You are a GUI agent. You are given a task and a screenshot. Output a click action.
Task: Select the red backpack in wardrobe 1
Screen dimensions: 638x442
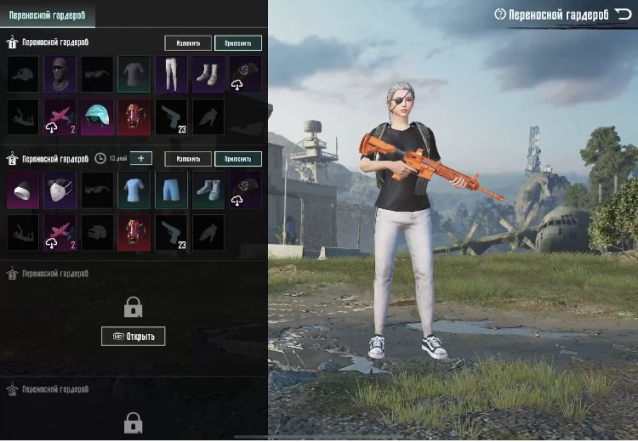134,116
